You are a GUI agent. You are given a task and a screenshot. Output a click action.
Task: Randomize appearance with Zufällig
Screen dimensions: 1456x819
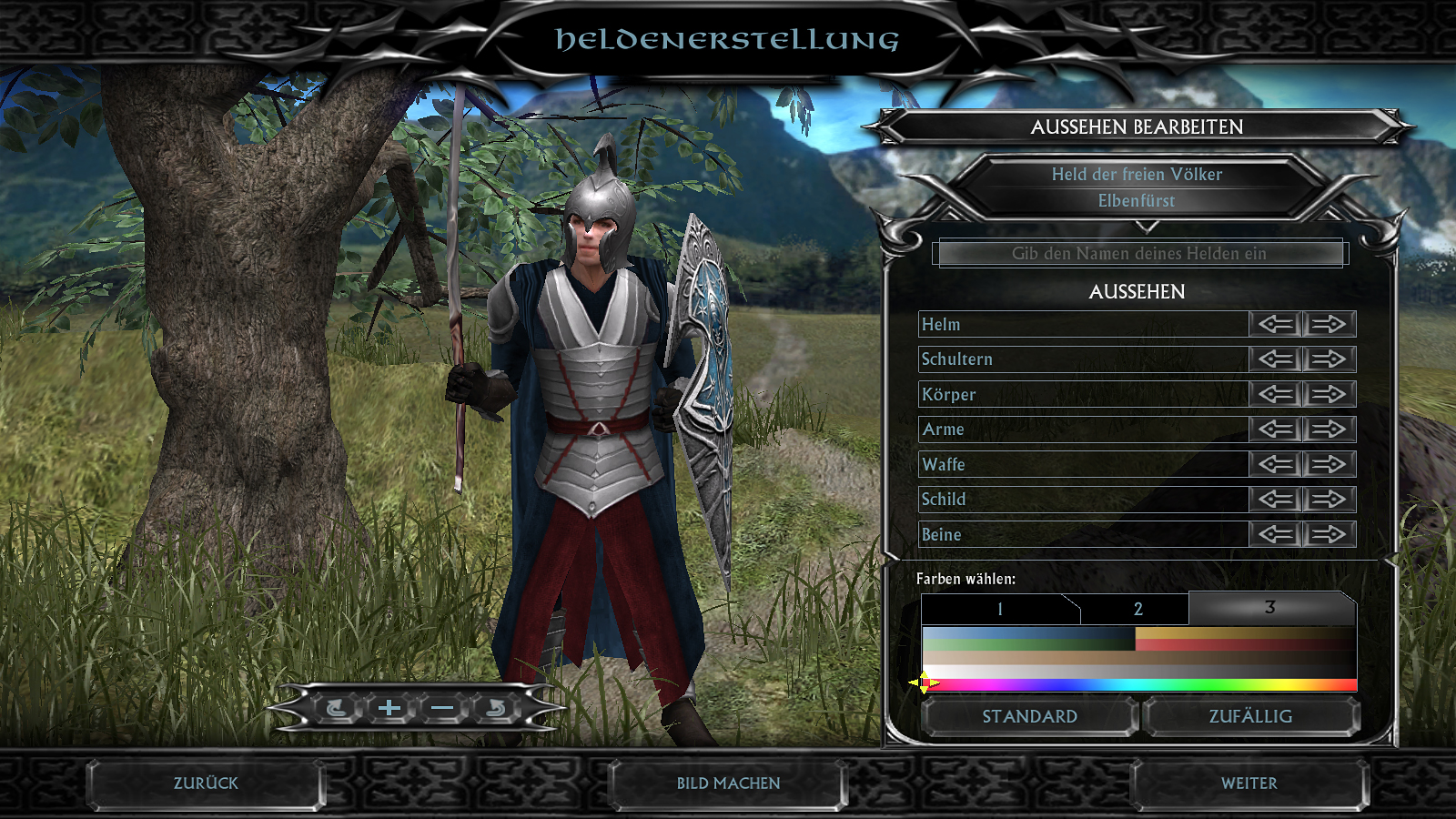pyautogui.click(x=1250, y=717)
